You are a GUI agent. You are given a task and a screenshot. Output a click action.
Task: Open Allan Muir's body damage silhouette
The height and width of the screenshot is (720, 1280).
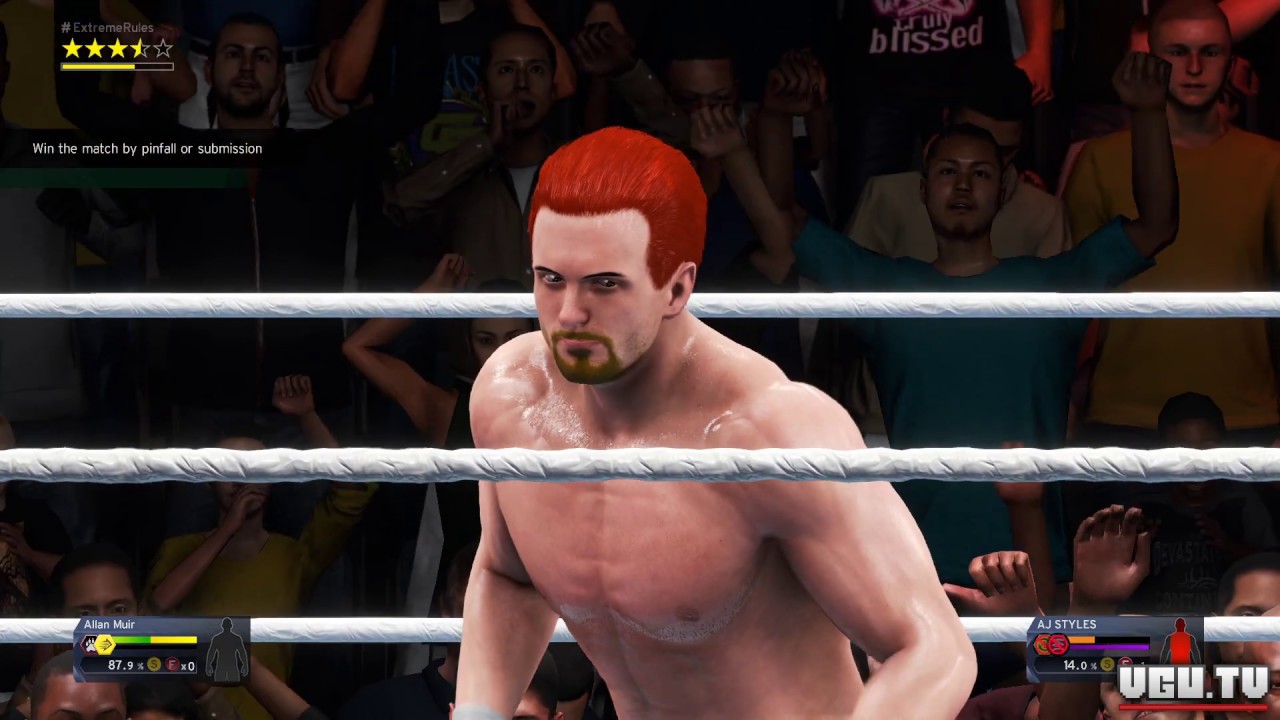(x=227, y=650)
